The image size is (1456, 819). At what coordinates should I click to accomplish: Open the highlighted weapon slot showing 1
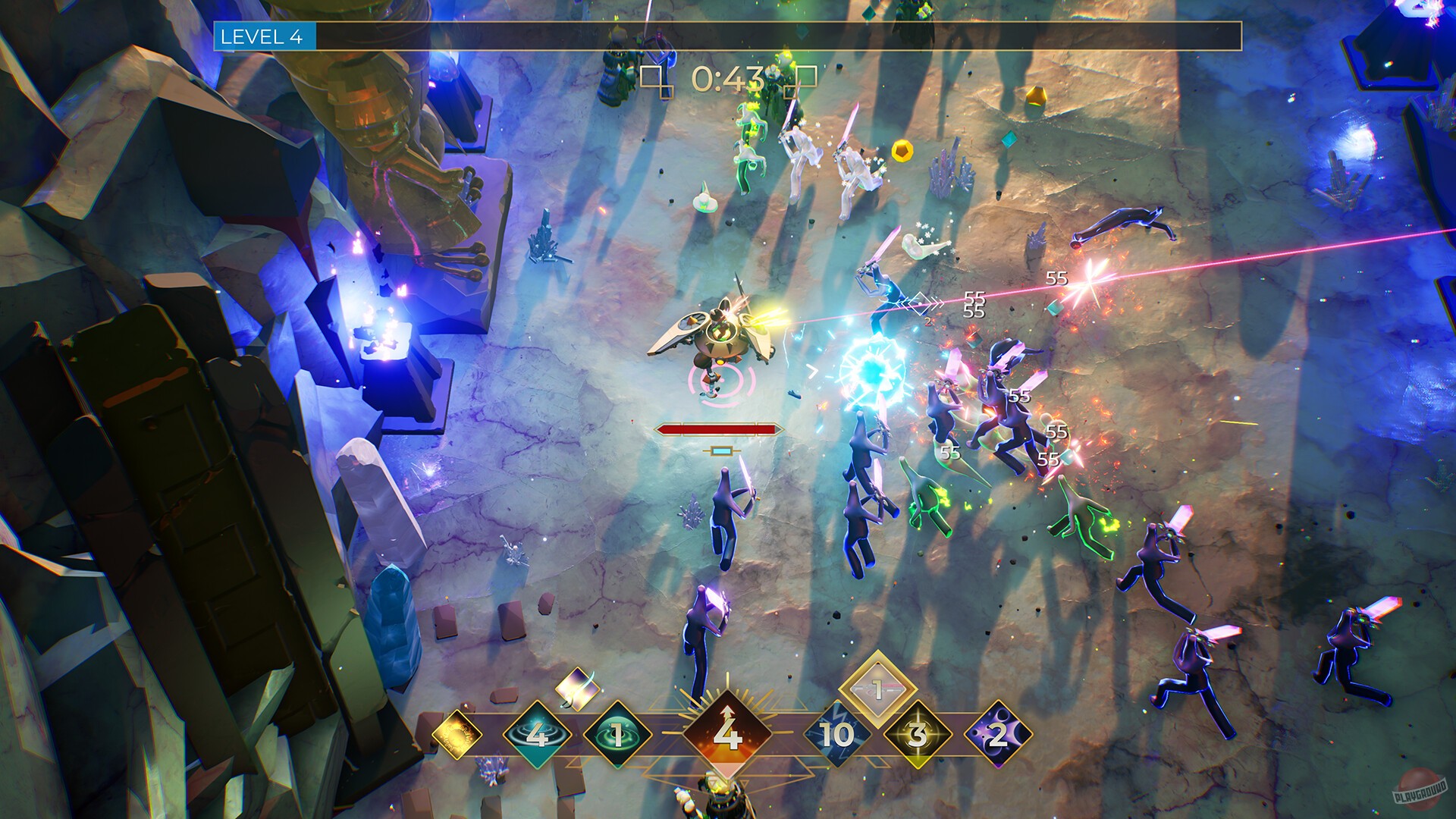tap(876, 689)
